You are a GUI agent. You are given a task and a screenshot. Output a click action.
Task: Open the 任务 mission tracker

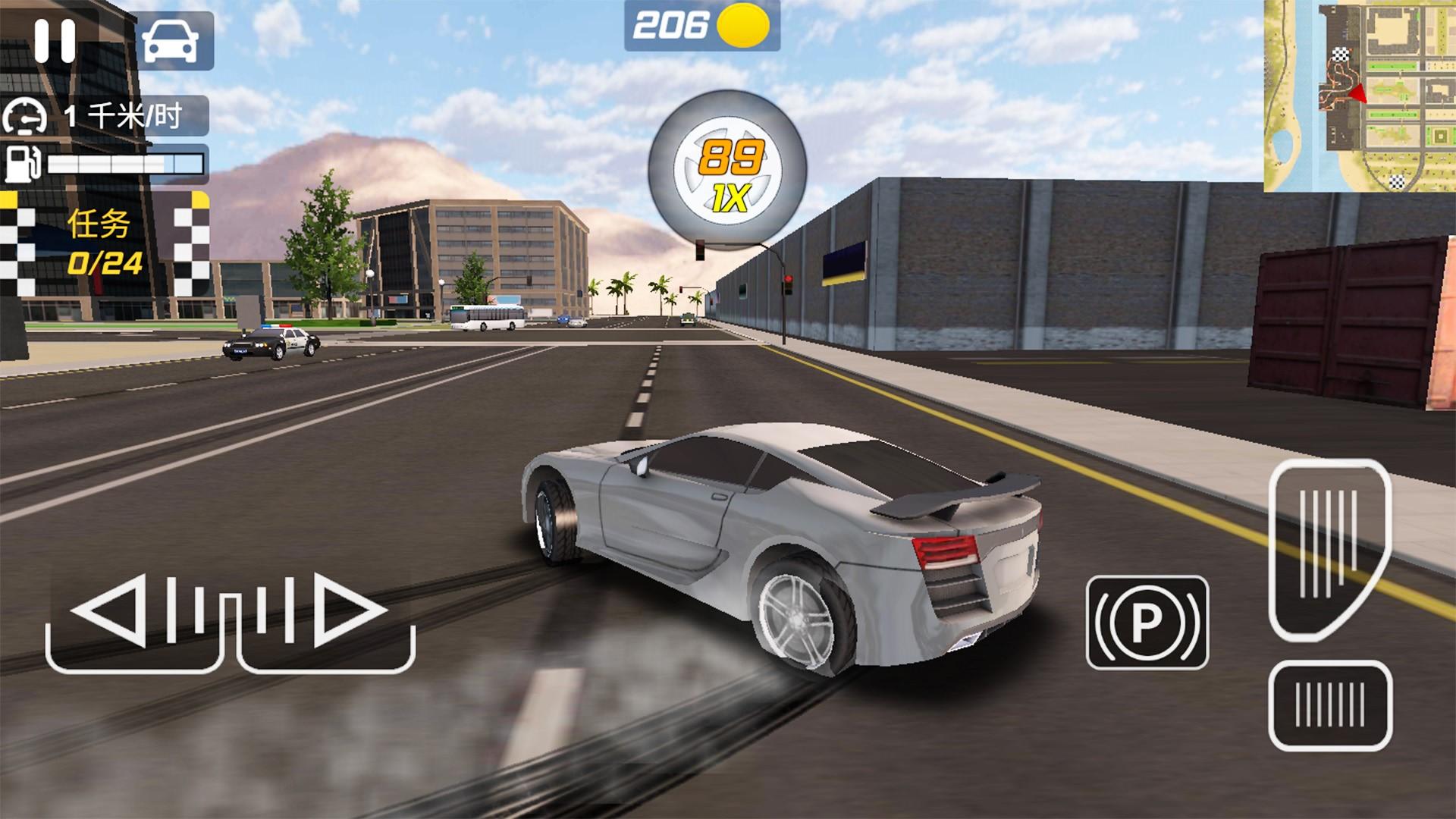click(105, 243)
